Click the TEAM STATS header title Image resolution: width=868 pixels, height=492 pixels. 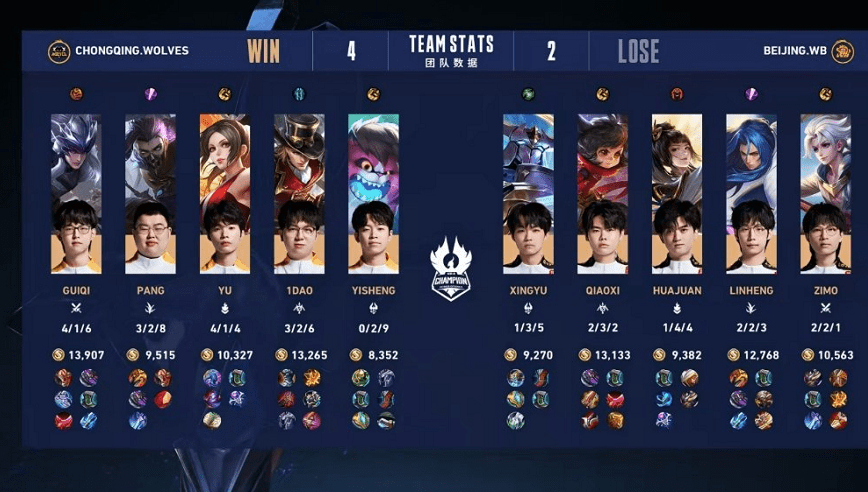click(451, 44)
